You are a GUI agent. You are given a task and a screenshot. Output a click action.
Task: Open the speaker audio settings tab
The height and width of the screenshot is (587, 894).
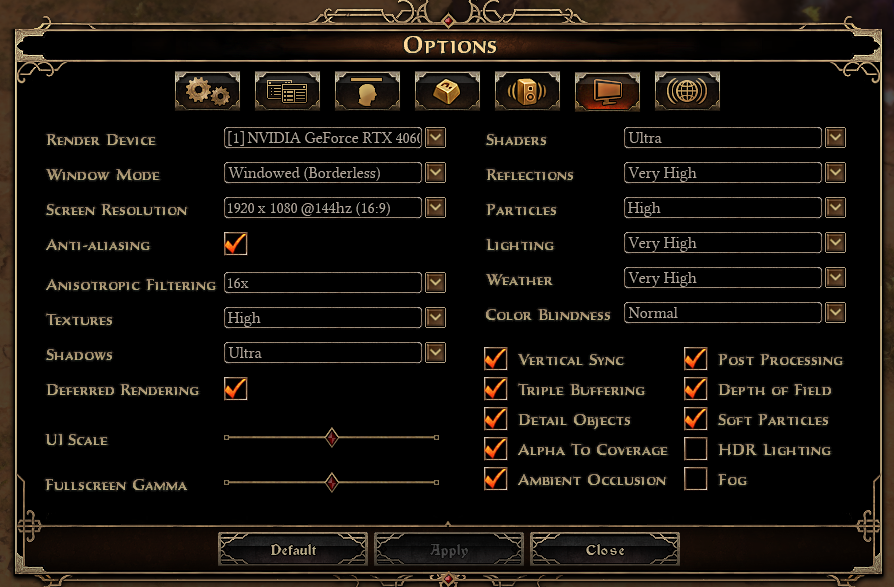pyautogui.click(x=527, y=91)
